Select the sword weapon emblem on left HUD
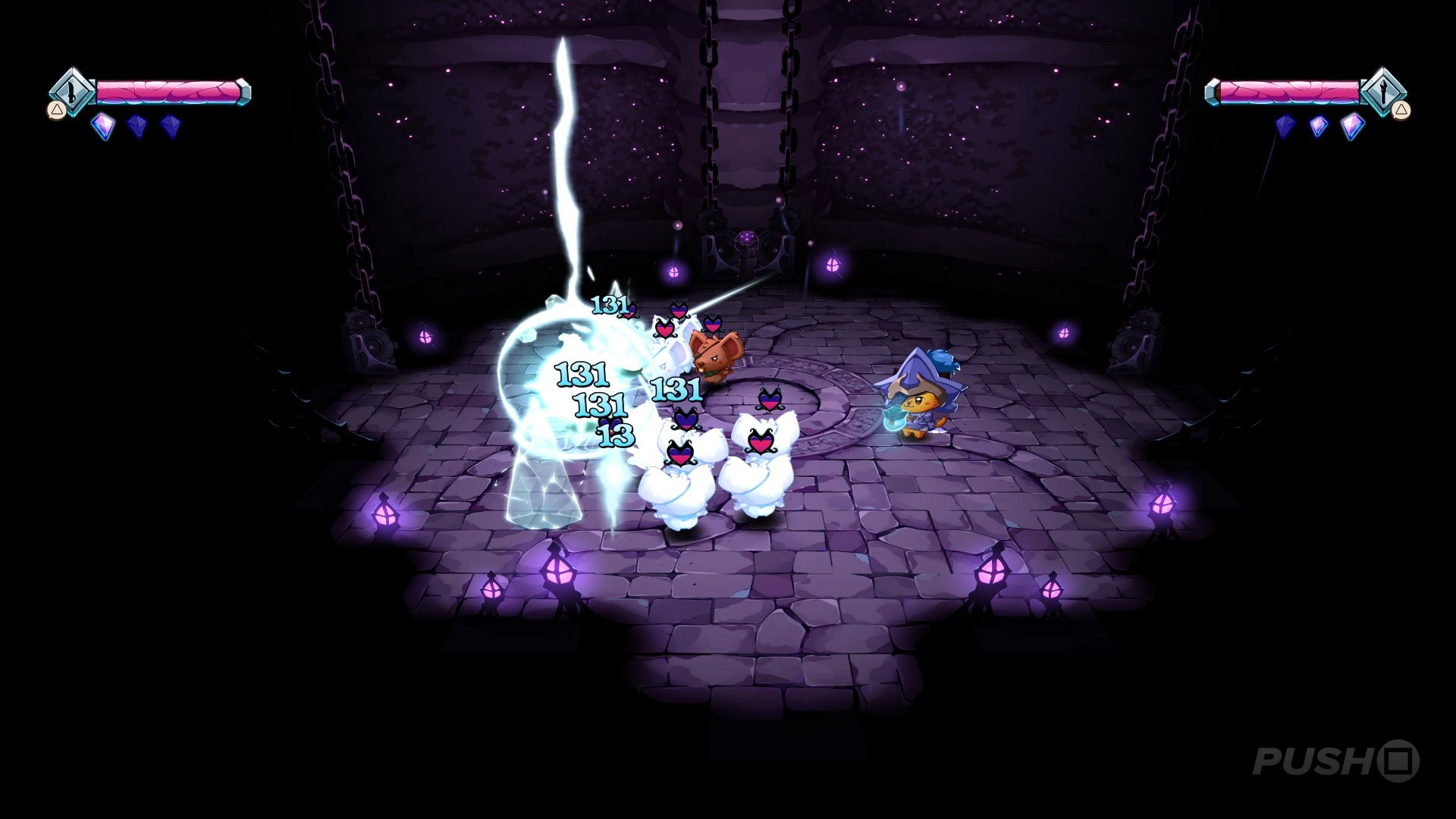 (x=71, y=93)
